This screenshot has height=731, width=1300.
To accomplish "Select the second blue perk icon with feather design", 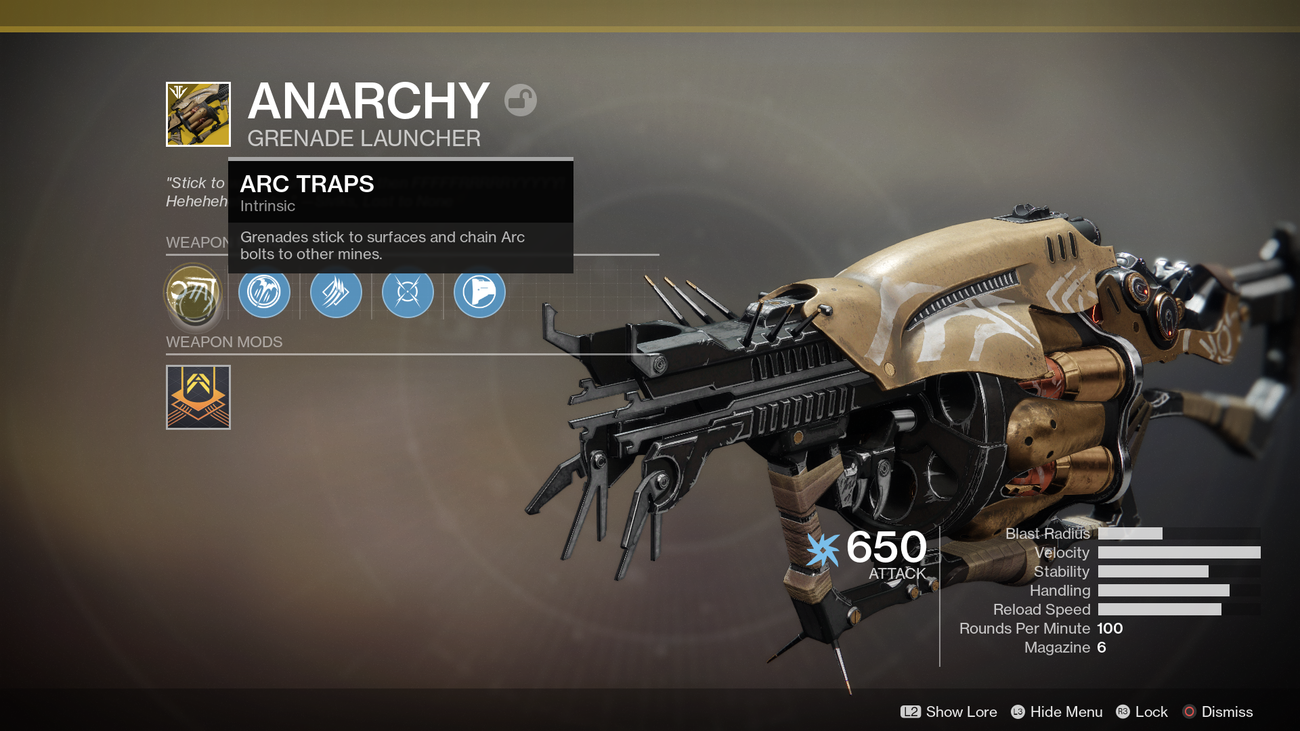I will [336, 292].
